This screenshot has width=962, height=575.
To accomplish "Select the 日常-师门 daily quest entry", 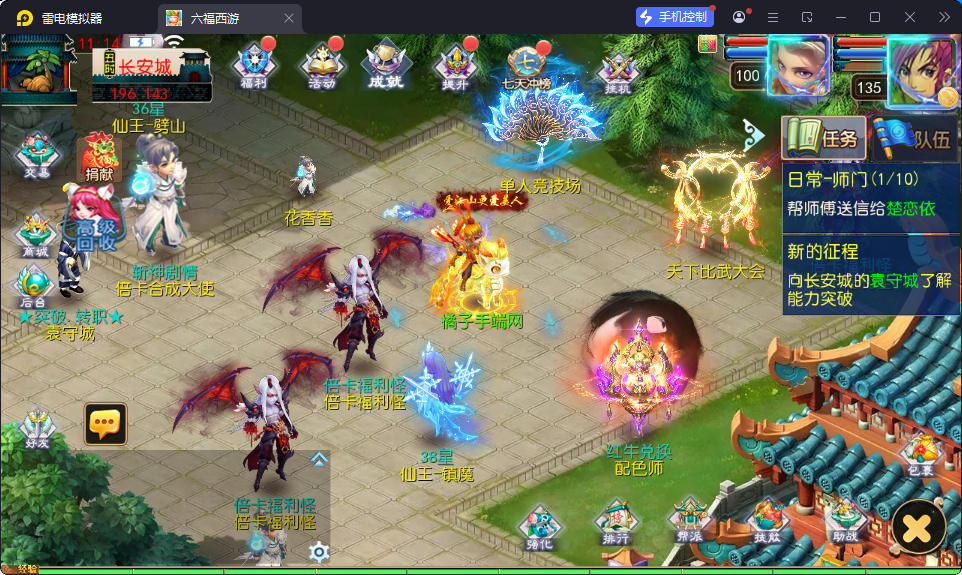I will (x=870, y=194).
